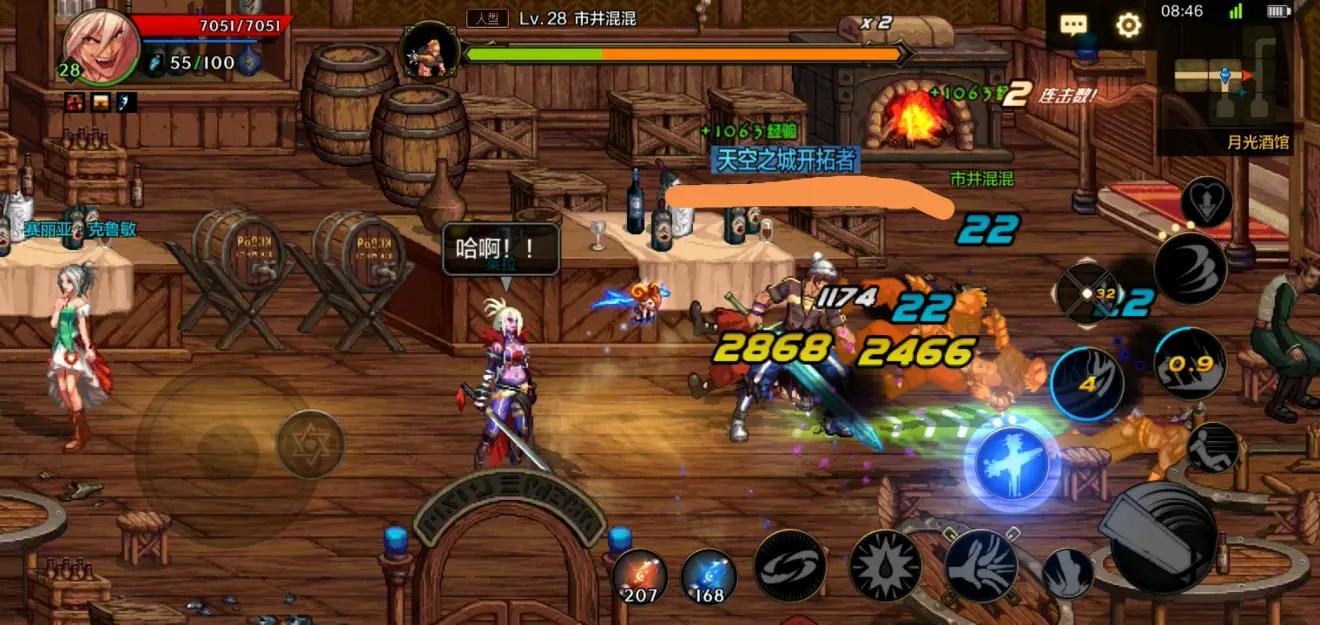Activate the triple claw slash skill
The height and width of the screenshot is (625, 1320).
point(1190,268)
